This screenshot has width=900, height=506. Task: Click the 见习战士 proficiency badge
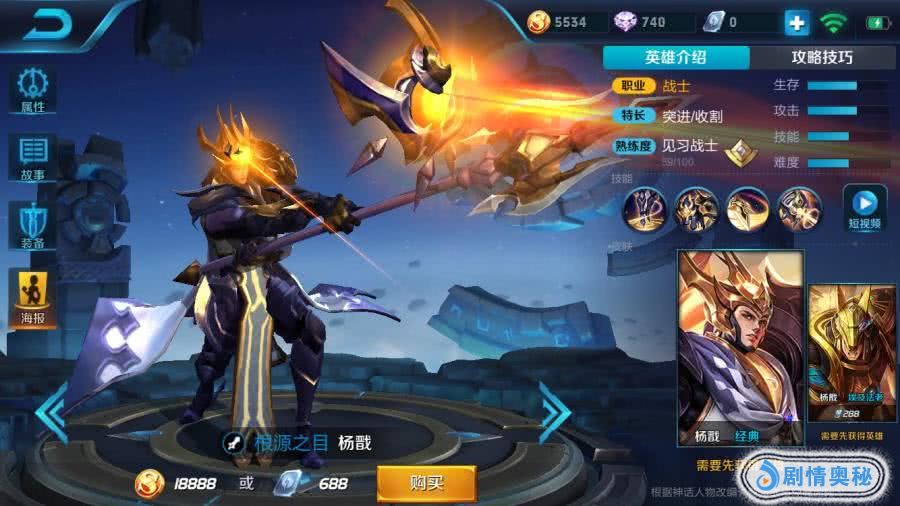pyautogui.click(x=739, y=151)
